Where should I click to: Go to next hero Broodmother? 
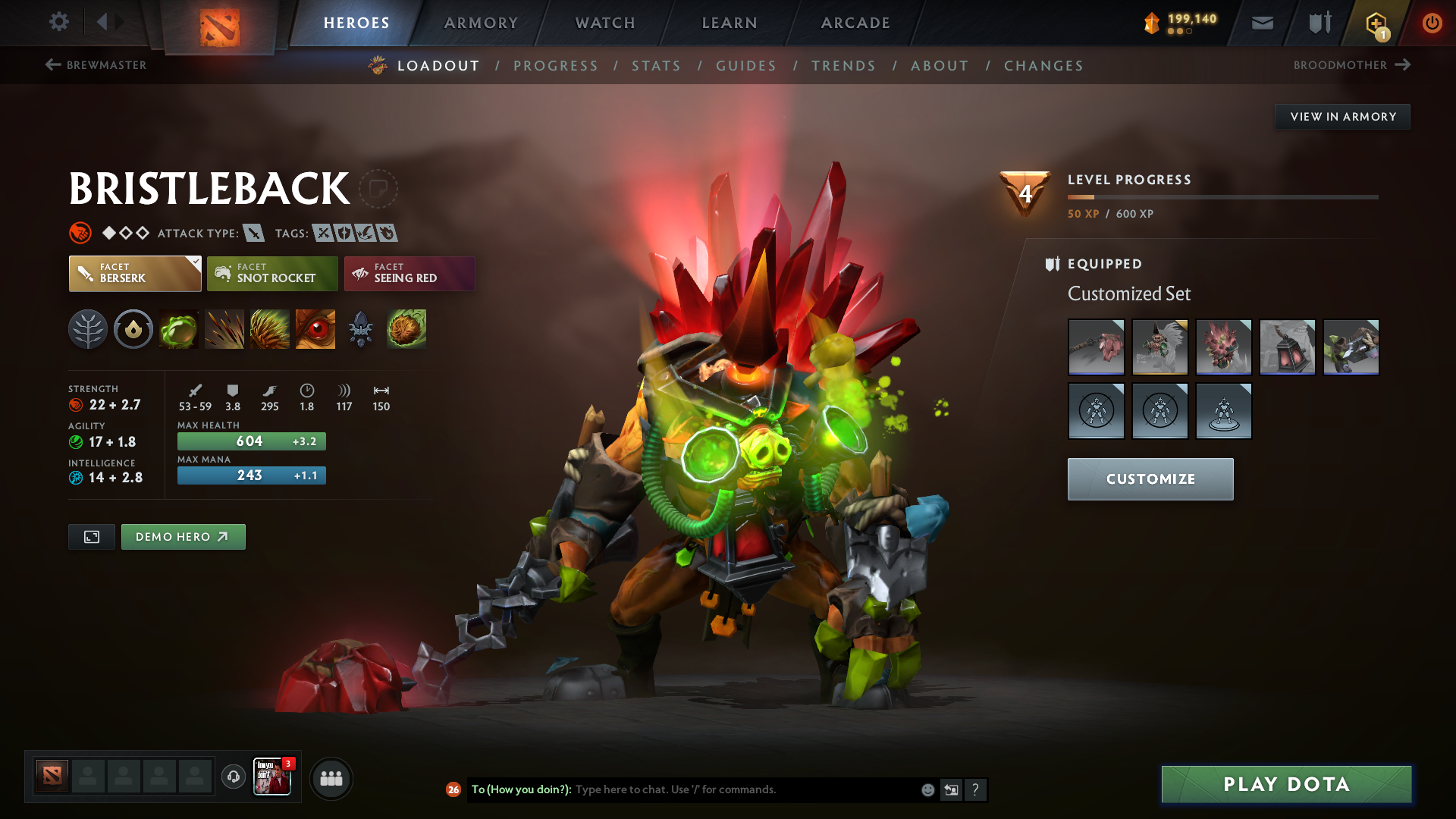[x=1351, y=65]
